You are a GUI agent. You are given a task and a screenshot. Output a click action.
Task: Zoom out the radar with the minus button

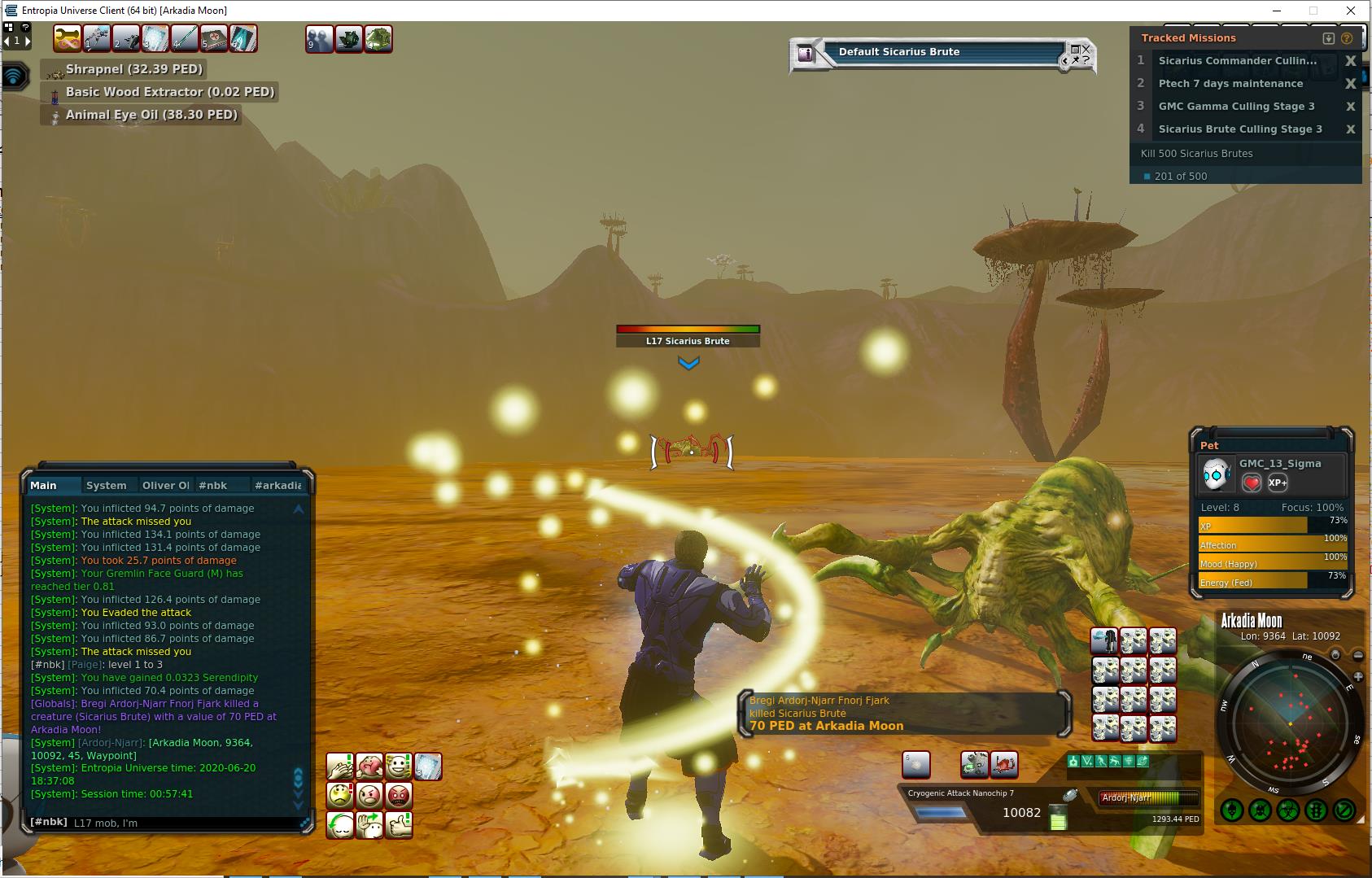pyautogui.click(x=1358, y=655)
